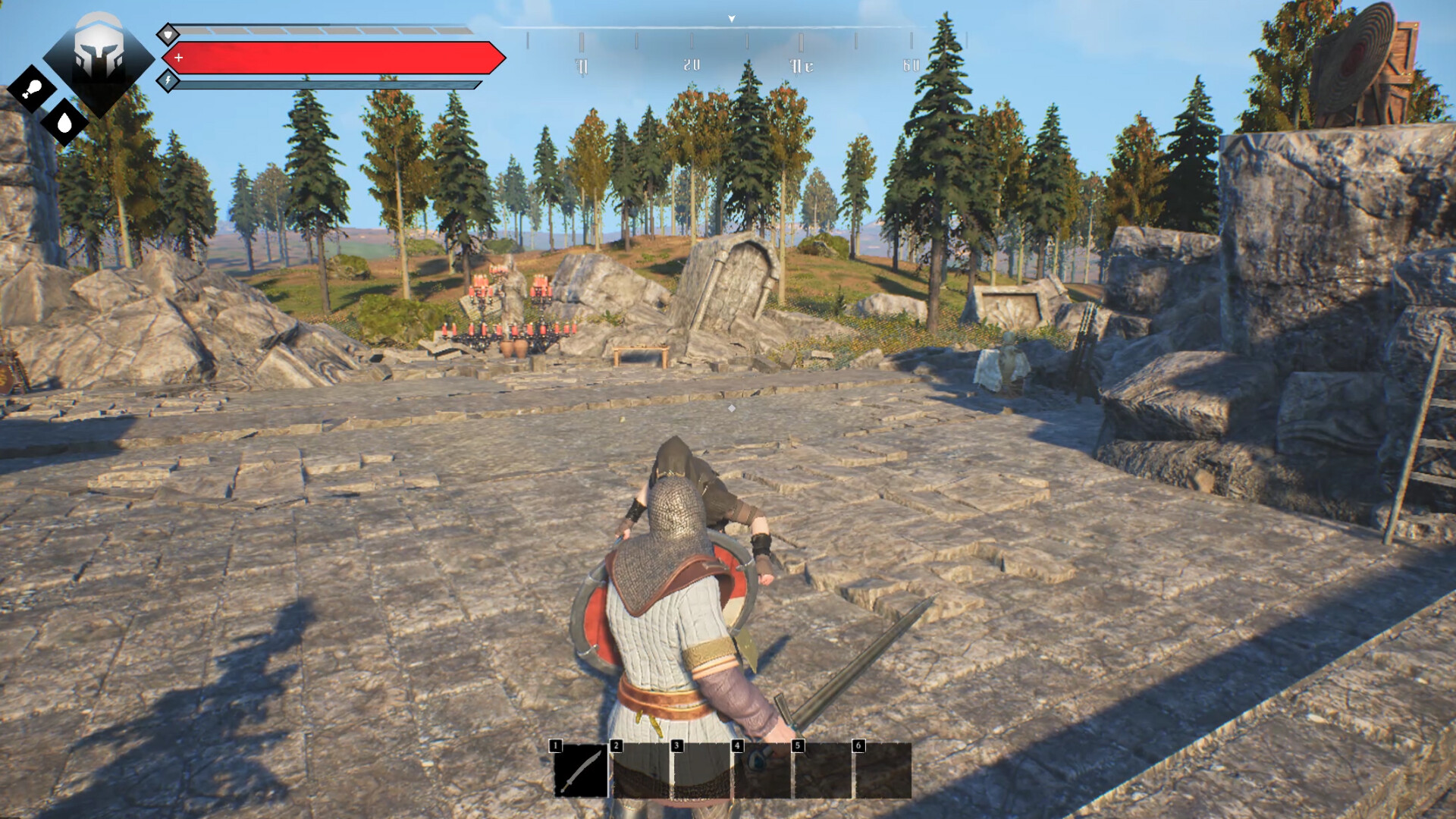Click the shield icon beside the armor bar

(168, 34)
